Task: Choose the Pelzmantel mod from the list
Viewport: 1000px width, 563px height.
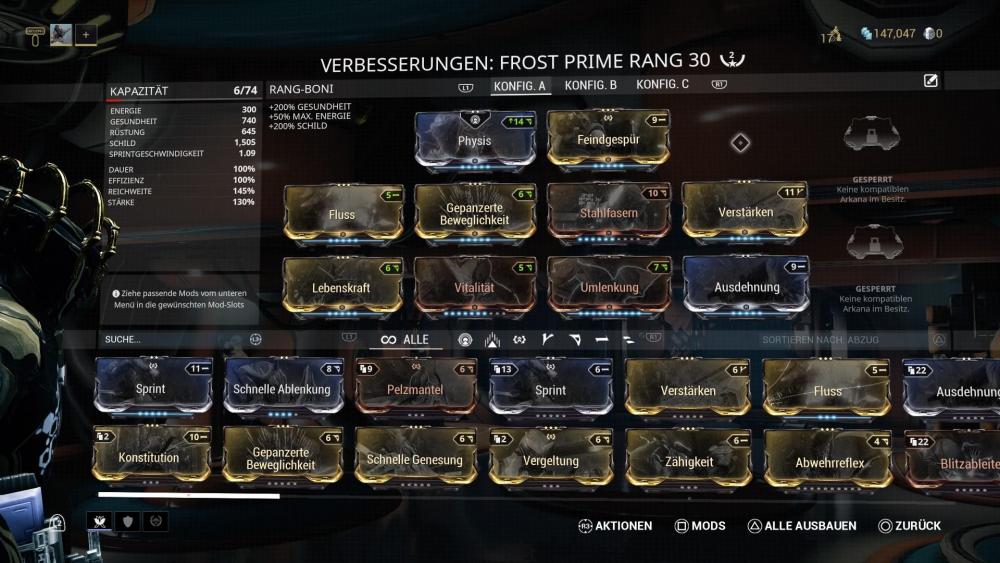Action: pos(415,389)
